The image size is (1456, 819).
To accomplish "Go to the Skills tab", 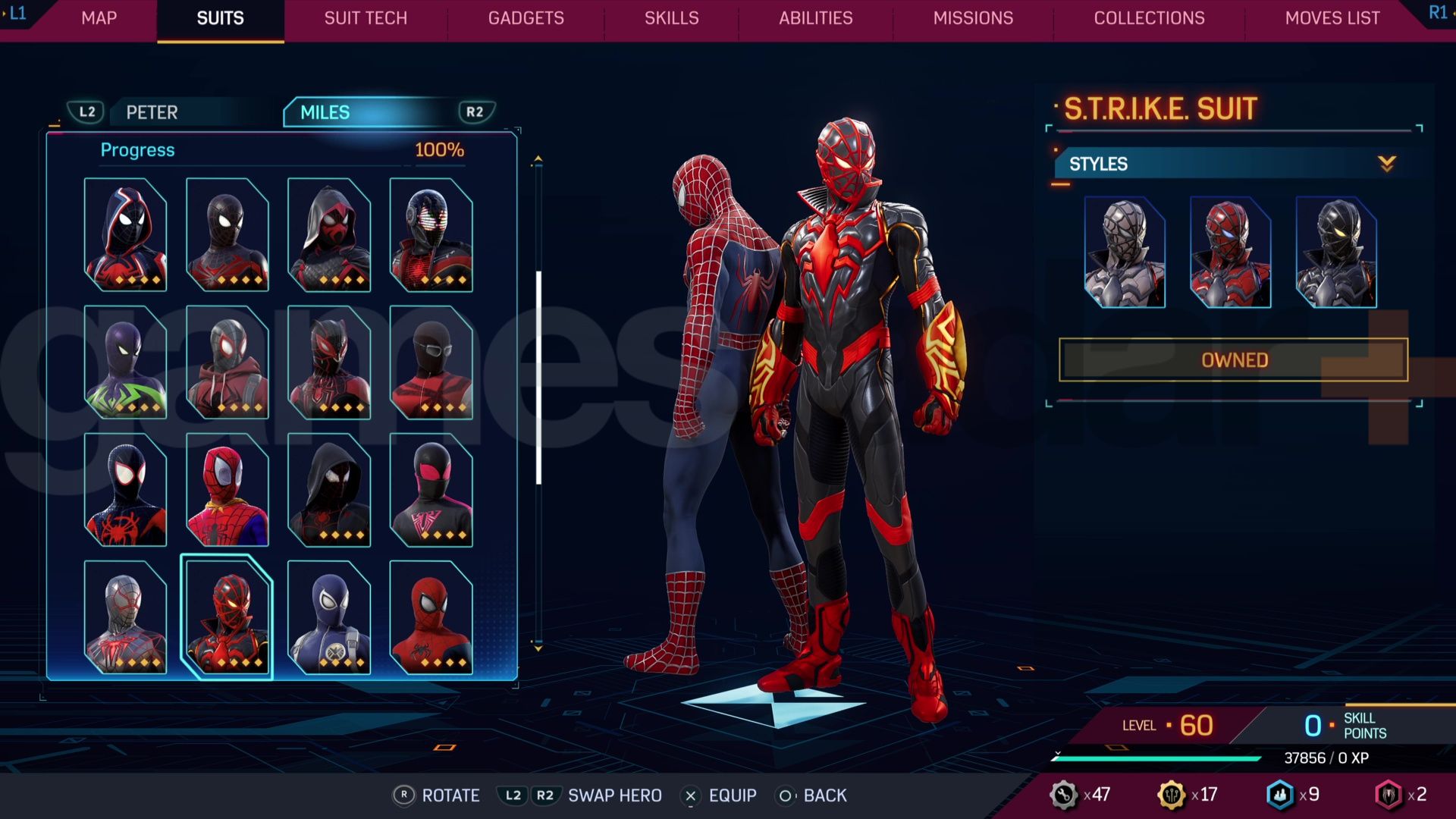I will 671,18.
